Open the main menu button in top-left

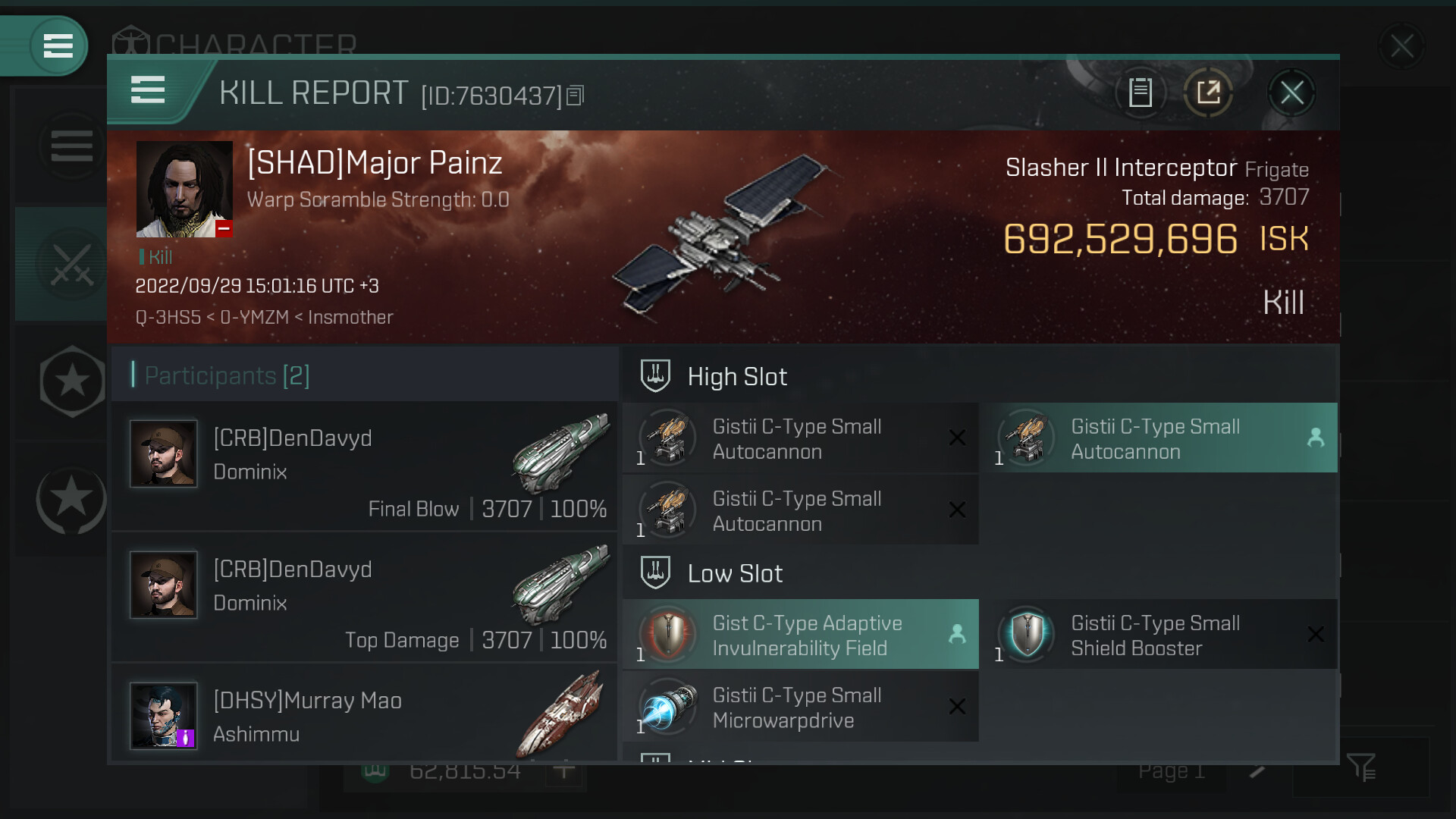coord(58,45)
